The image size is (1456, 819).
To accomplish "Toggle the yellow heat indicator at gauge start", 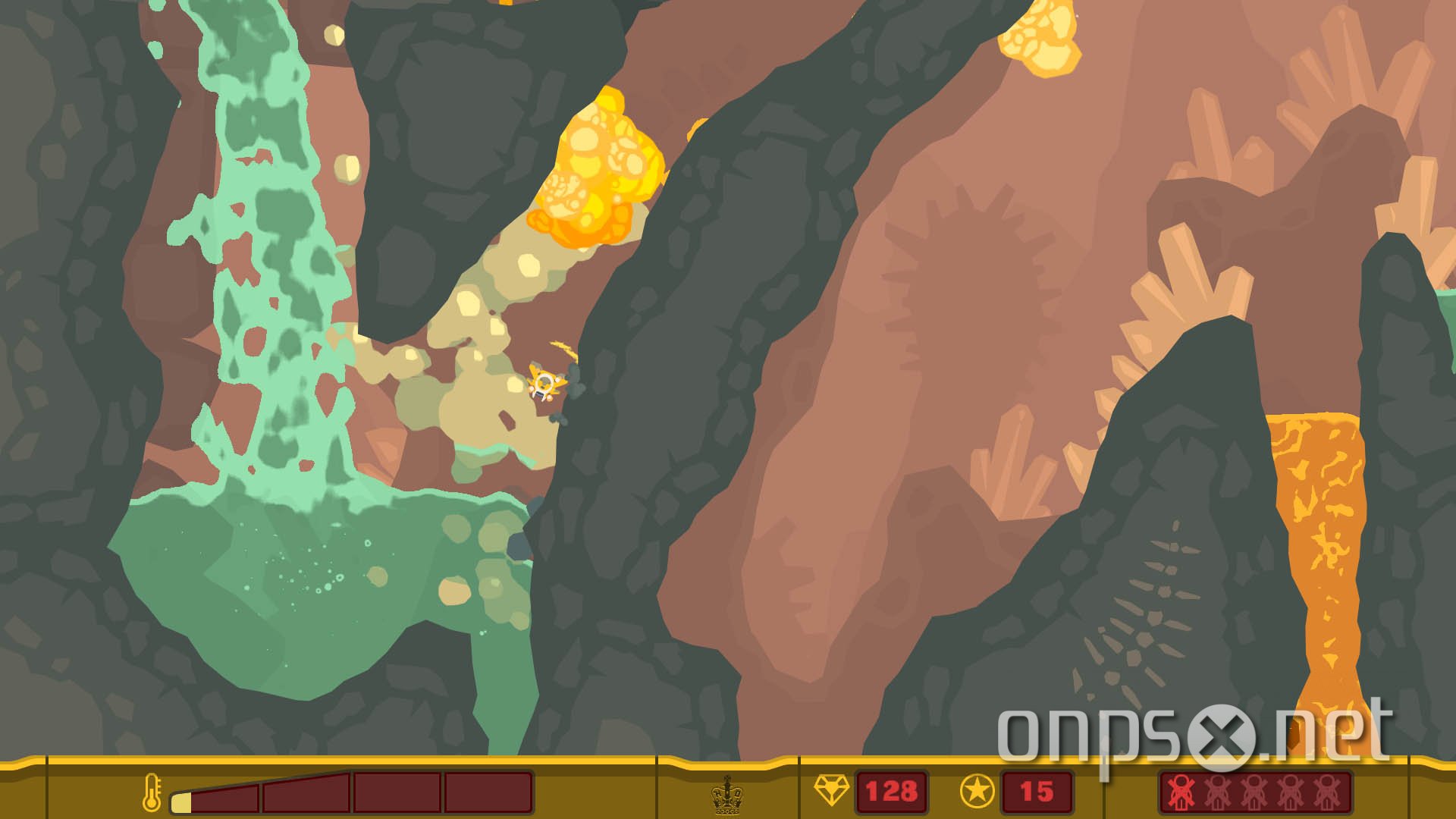I will pyautogui.click(x=180, y=804).
